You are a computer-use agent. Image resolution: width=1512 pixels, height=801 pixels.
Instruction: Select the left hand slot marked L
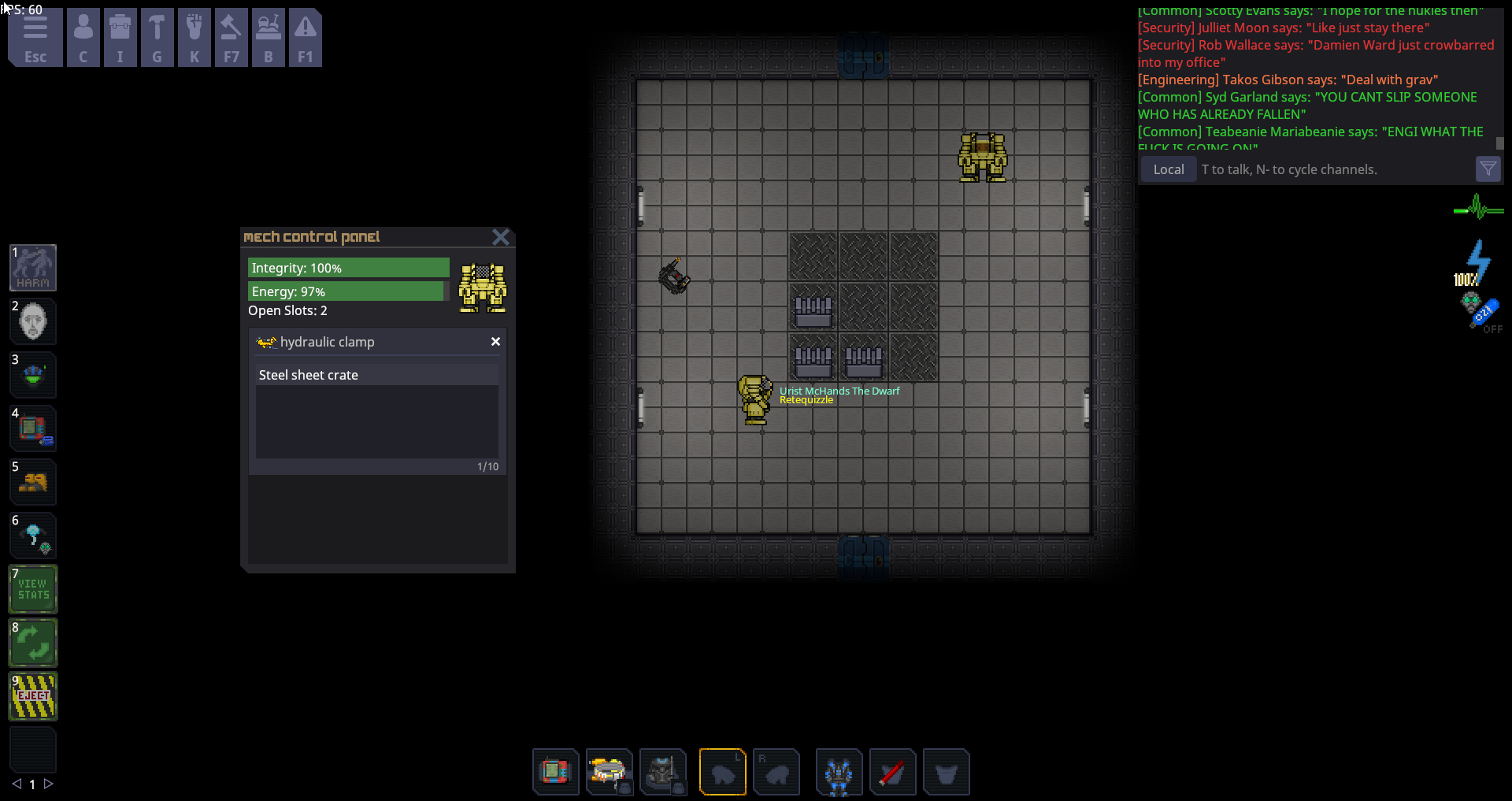[x=723, y=772]
